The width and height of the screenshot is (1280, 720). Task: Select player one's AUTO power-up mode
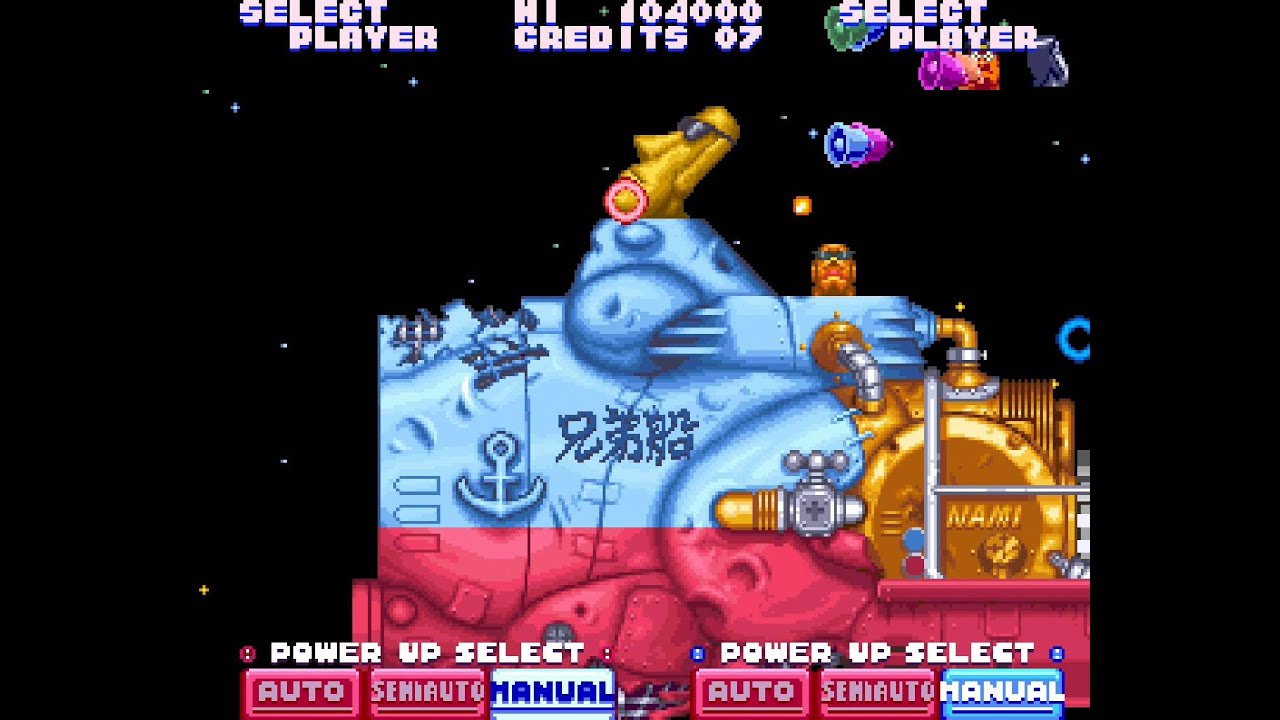coord(301,692)
